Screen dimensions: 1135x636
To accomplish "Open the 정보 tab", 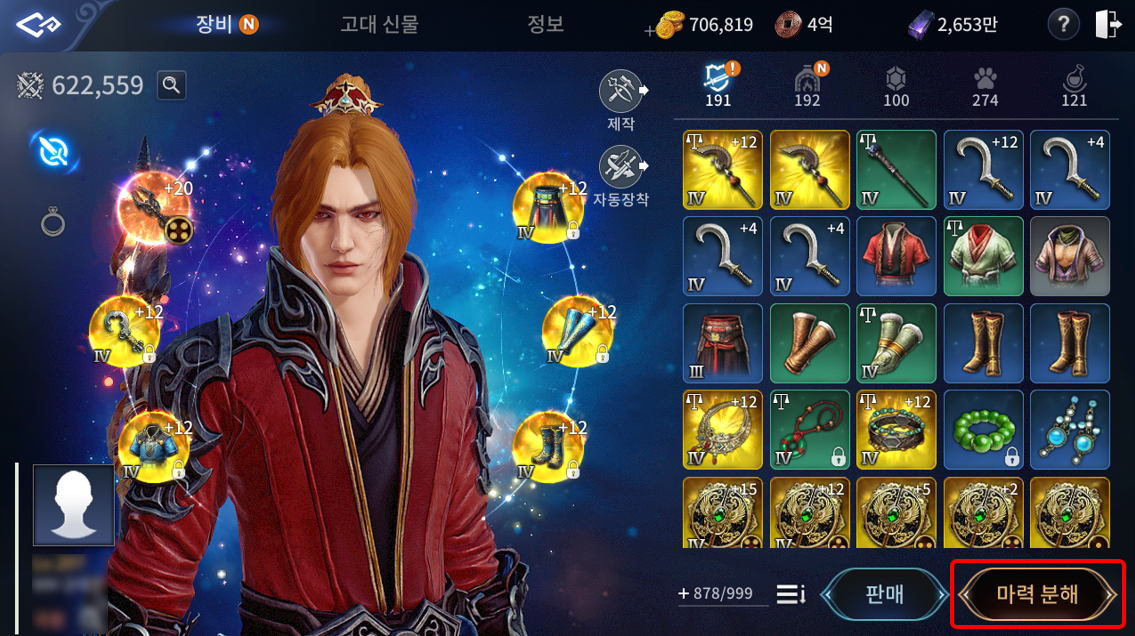I will pyautogui.click(x=546, y=24).
